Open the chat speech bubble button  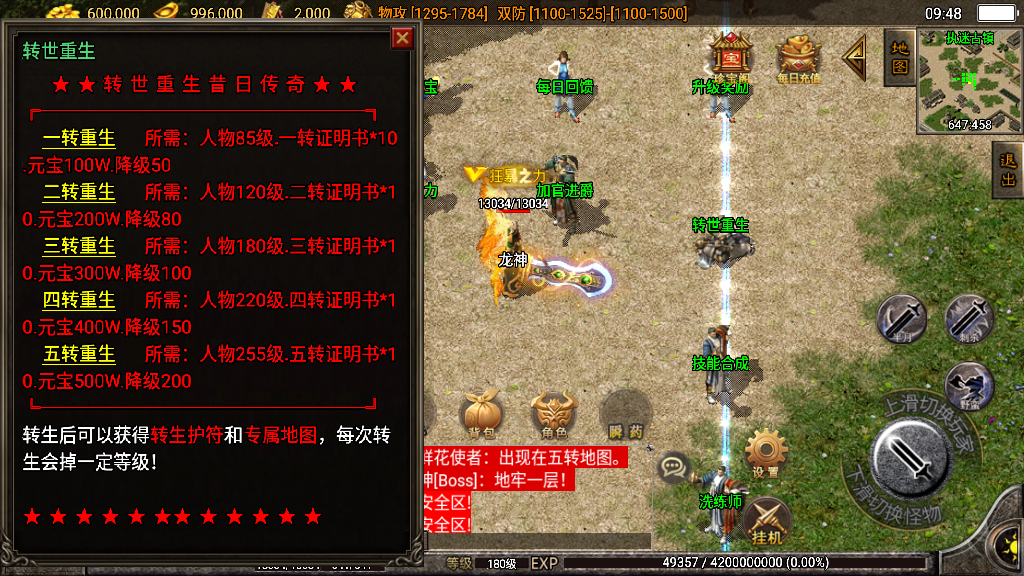(x=675, y=465)
